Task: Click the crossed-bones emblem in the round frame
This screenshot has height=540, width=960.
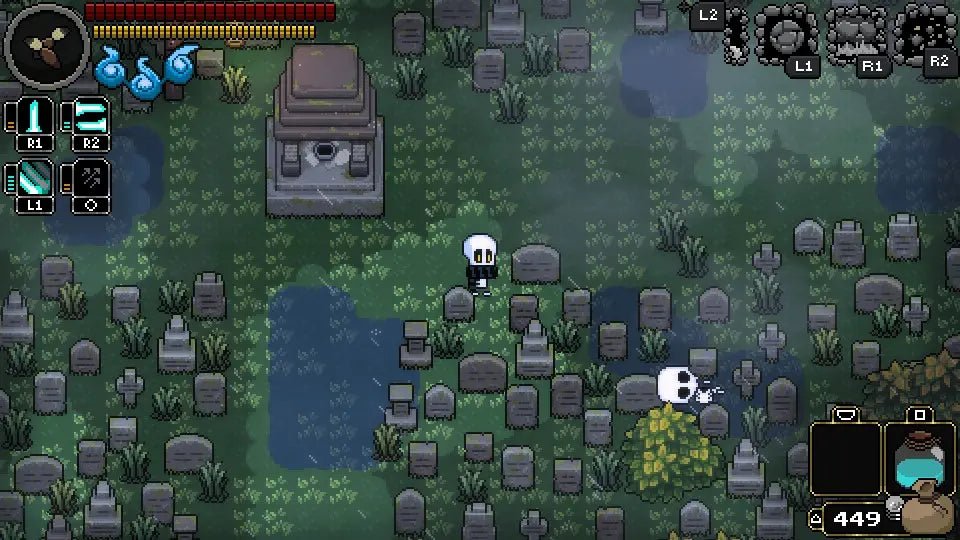Action: [x=45, y=44]
